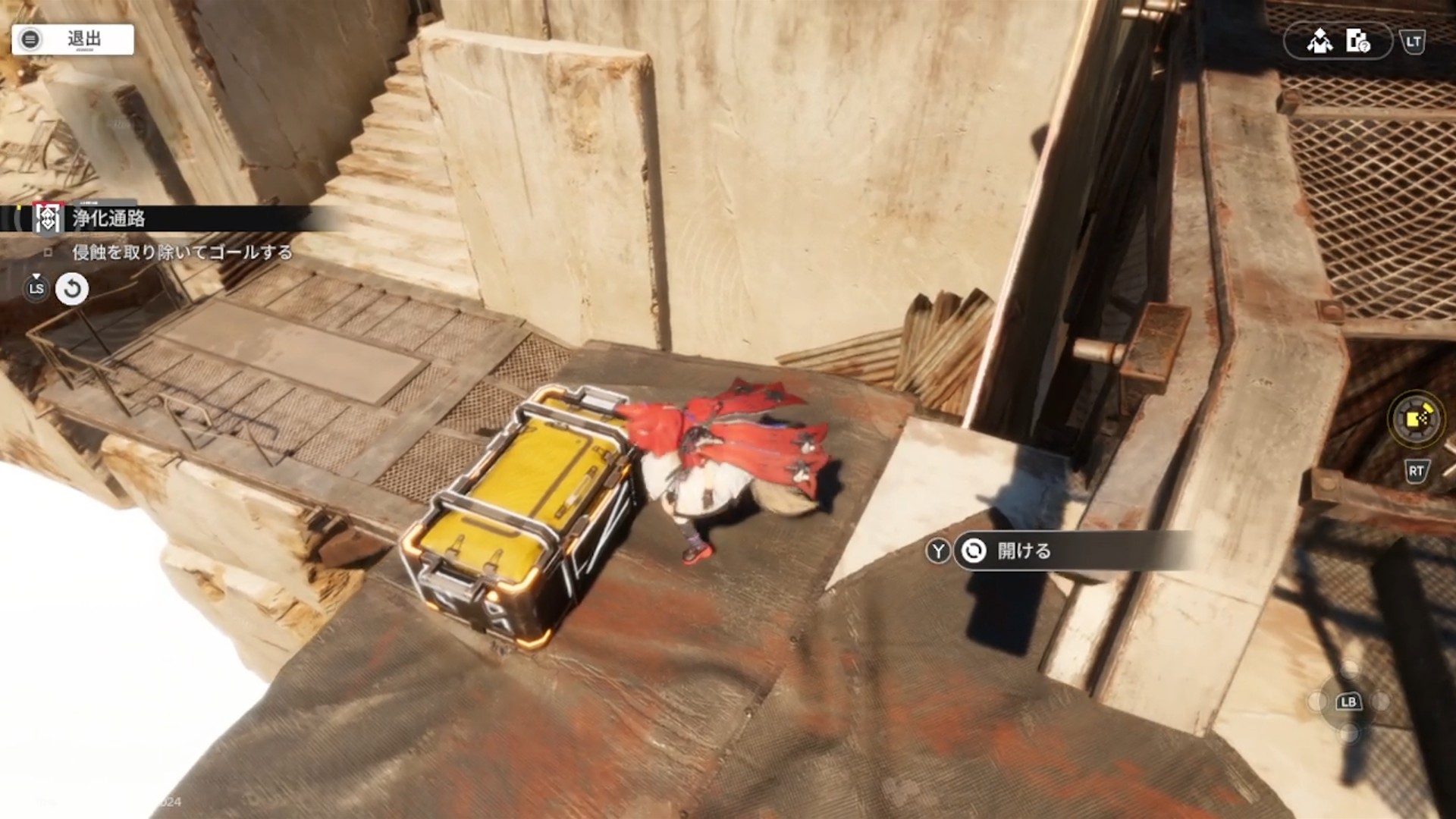Open the document help icon with question mark
The image size is (1456, 819).
click(x=1357, y=41)
